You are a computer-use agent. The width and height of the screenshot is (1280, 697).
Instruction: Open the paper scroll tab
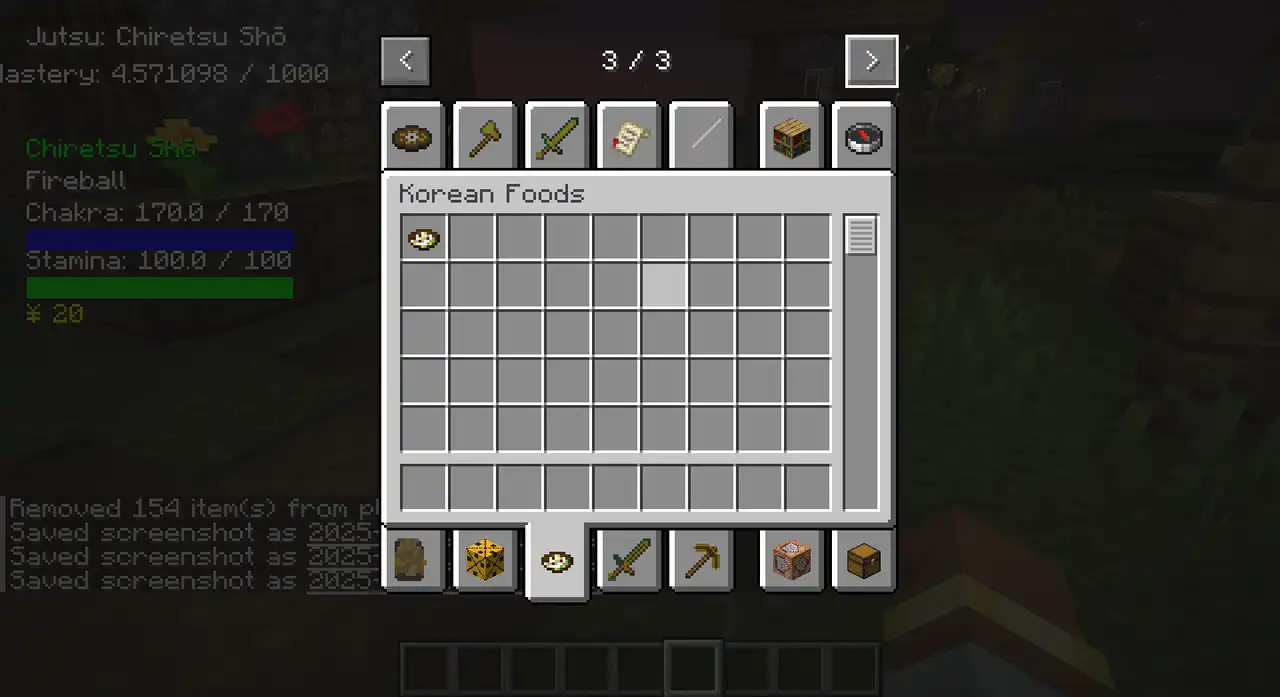pos(629,138)
